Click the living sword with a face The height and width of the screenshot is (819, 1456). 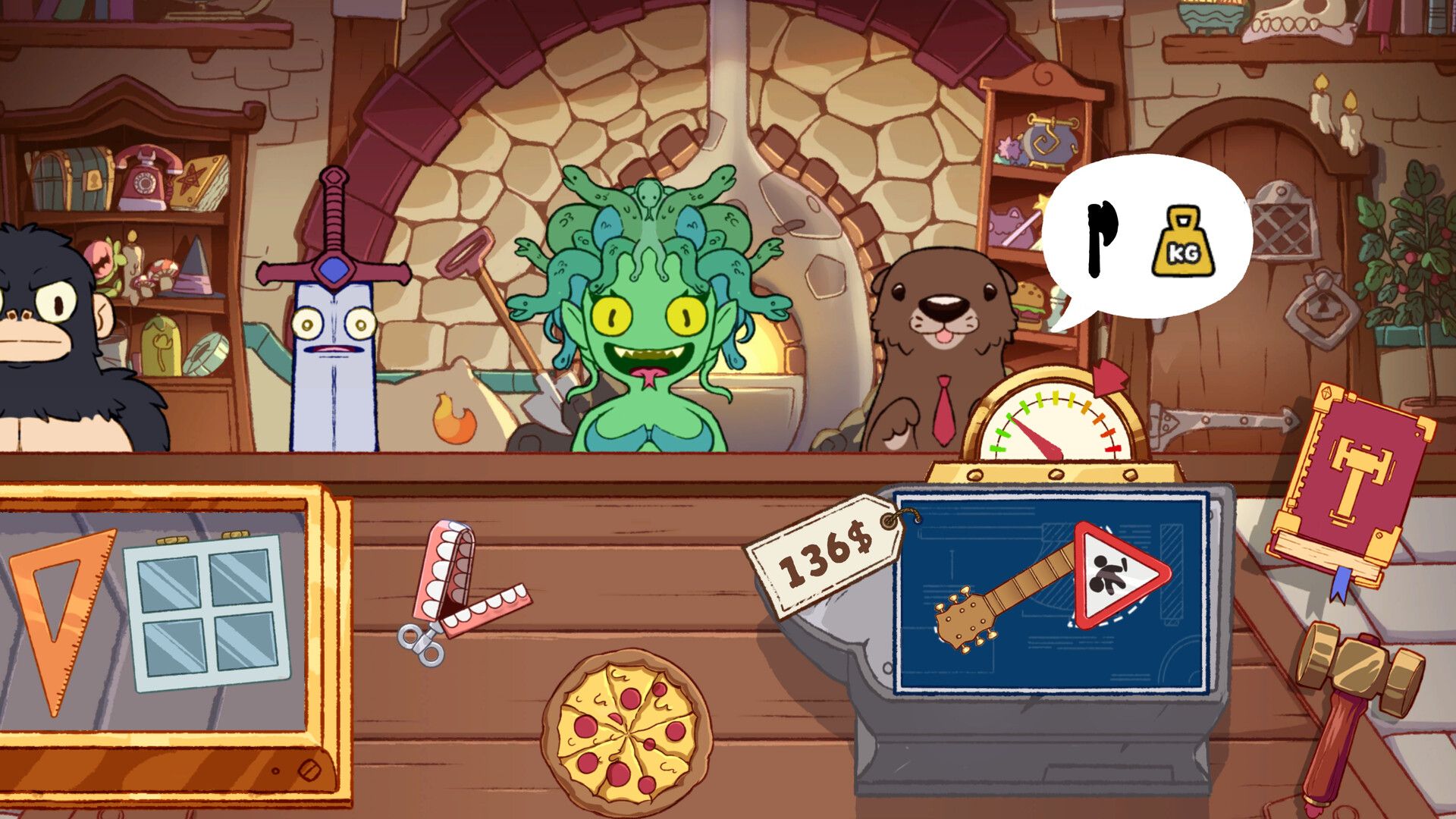[334, 326]
